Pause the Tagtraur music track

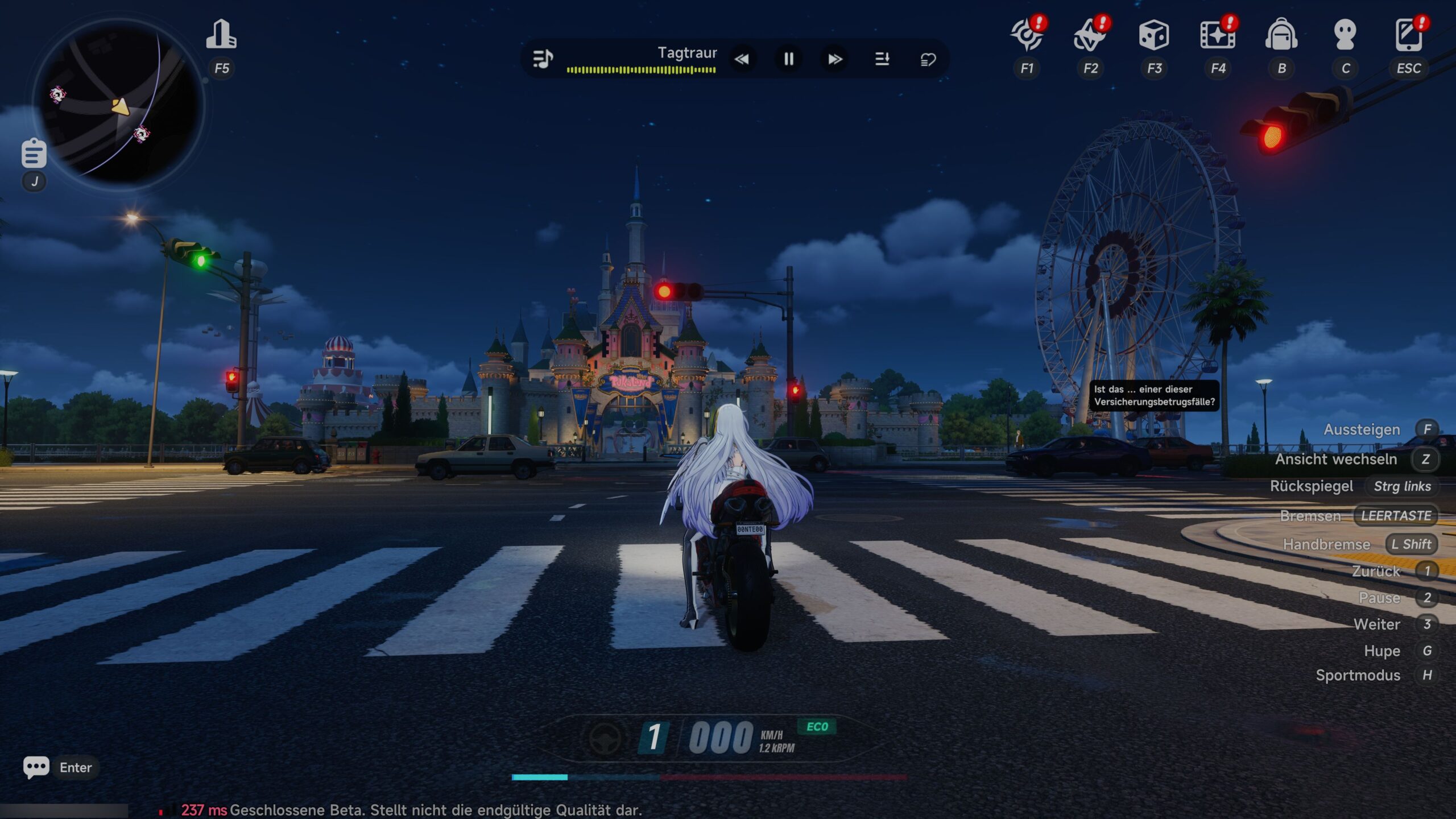[x=789, y=59]
